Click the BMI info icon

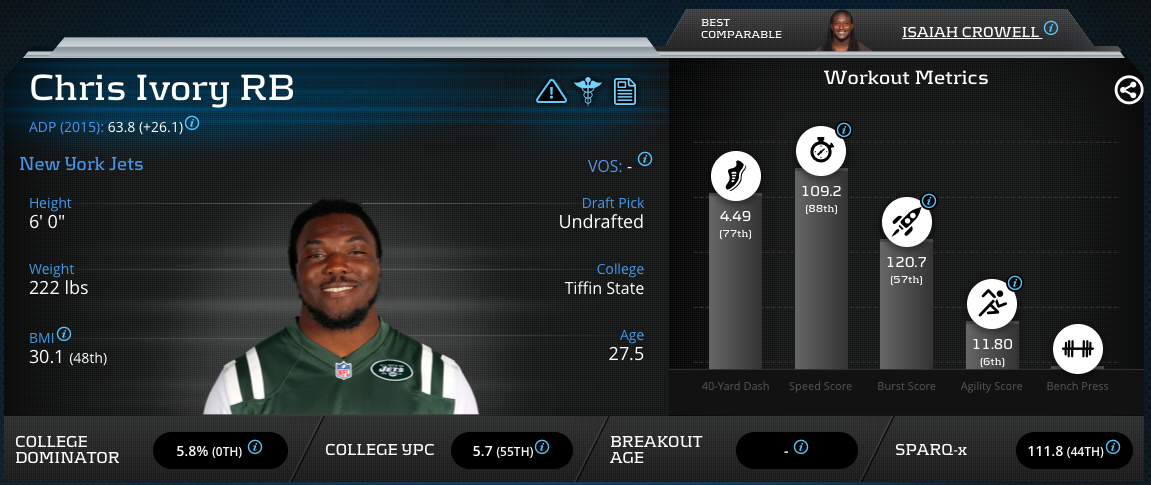click(x=65, y=334)
